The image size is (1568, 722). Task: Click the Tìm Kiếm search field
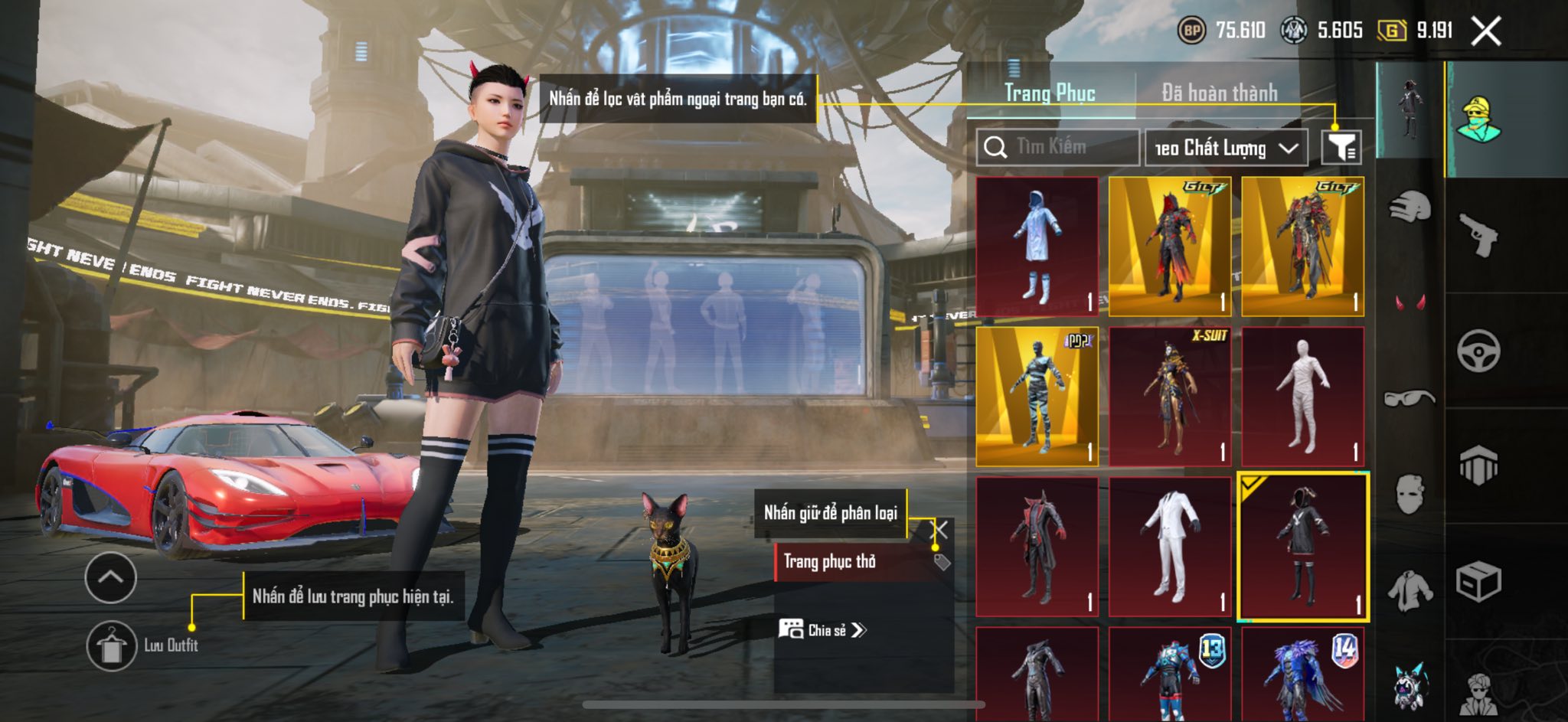click(1057, 147)
